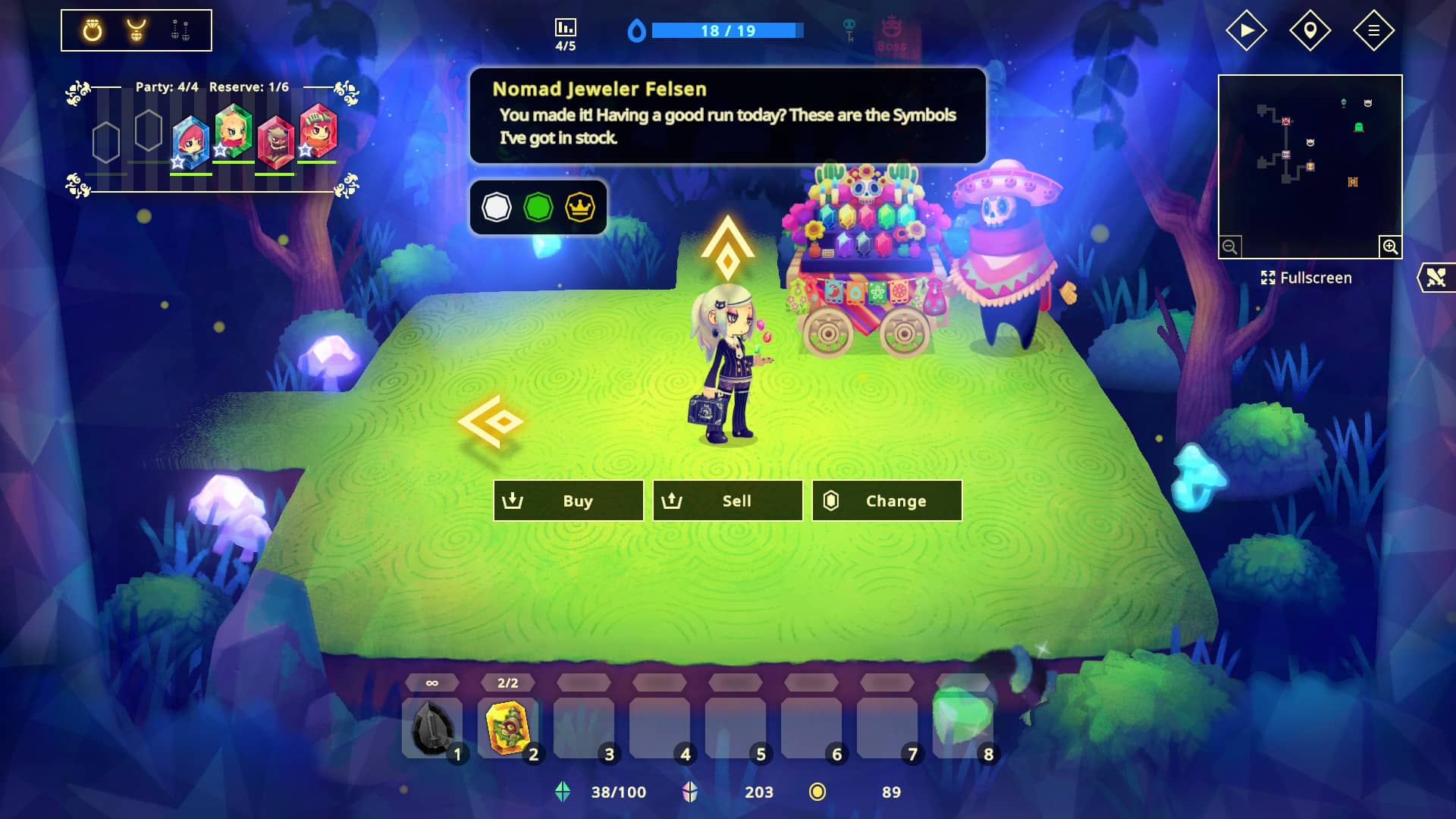Select the green gem in slot 8

coord(962,720)
